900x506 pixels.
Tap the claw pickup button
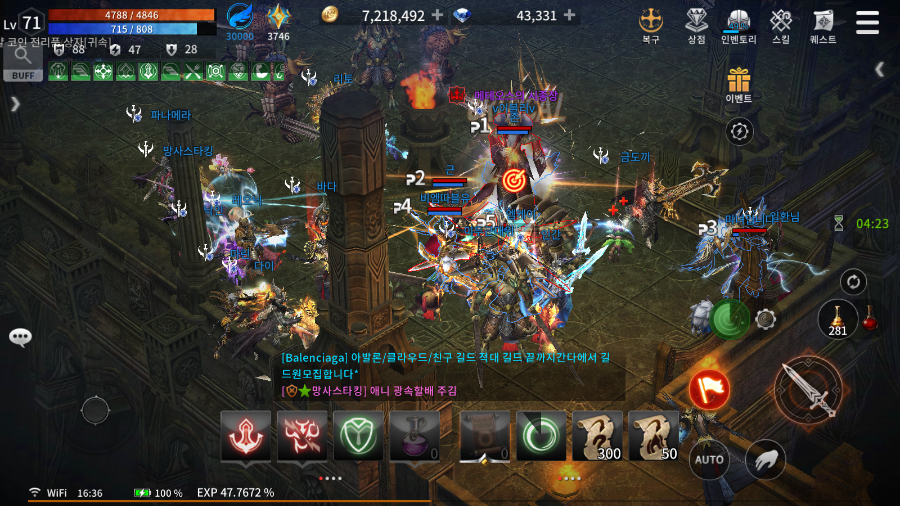point(765,459)
